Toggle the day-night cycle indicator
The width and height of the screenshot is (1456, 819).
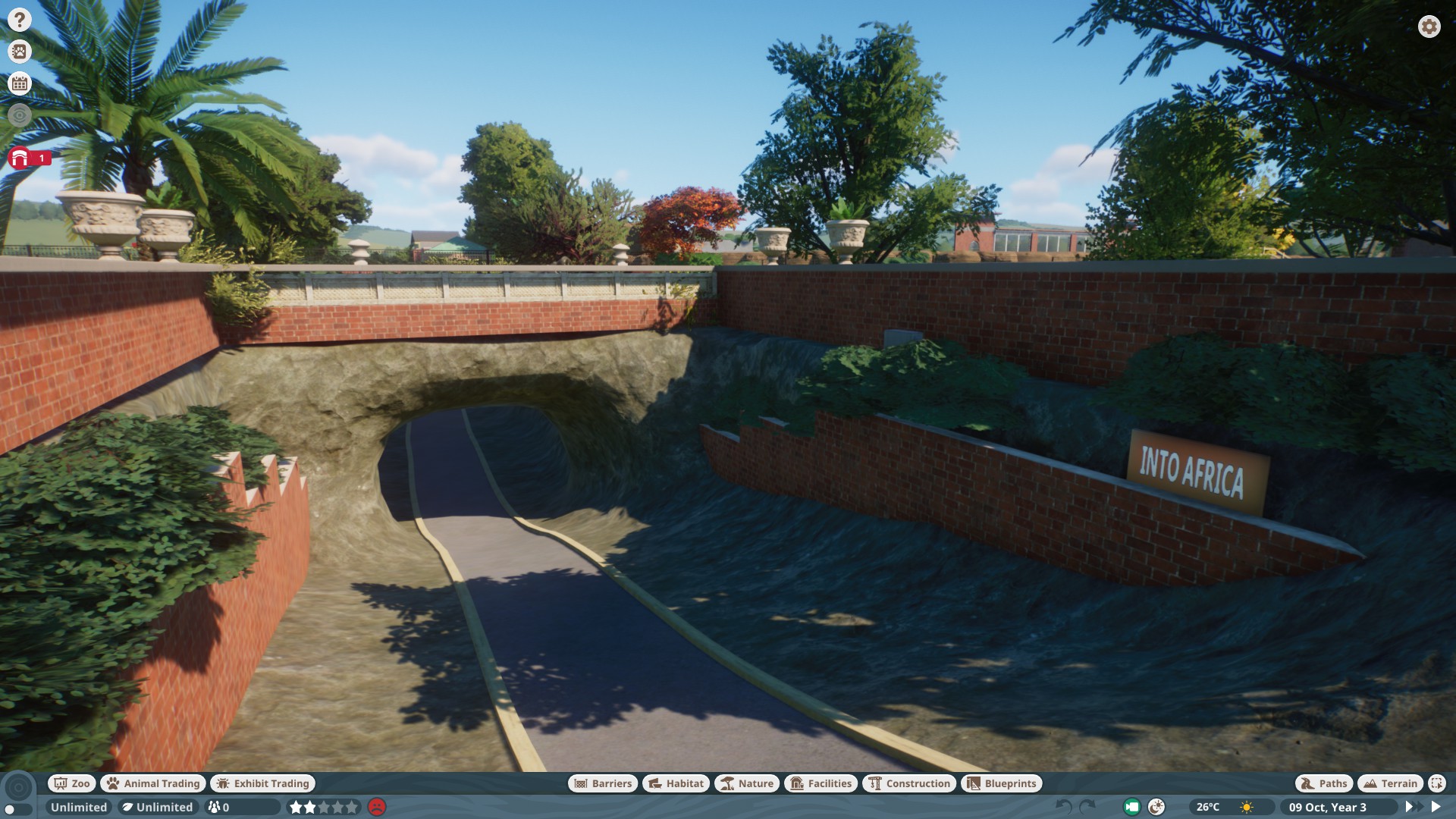(1156, 807)
